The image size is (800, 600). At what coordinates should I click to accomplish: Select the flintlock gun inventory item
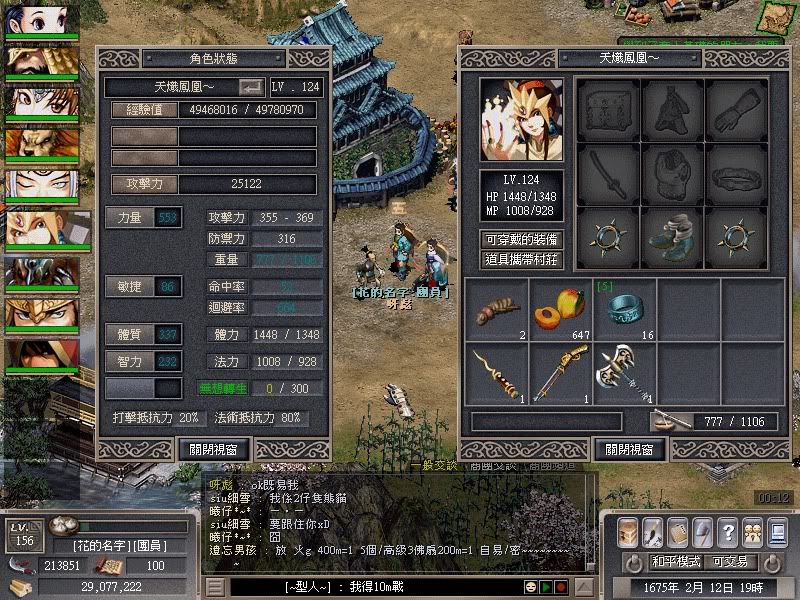[x=559, y=372]
